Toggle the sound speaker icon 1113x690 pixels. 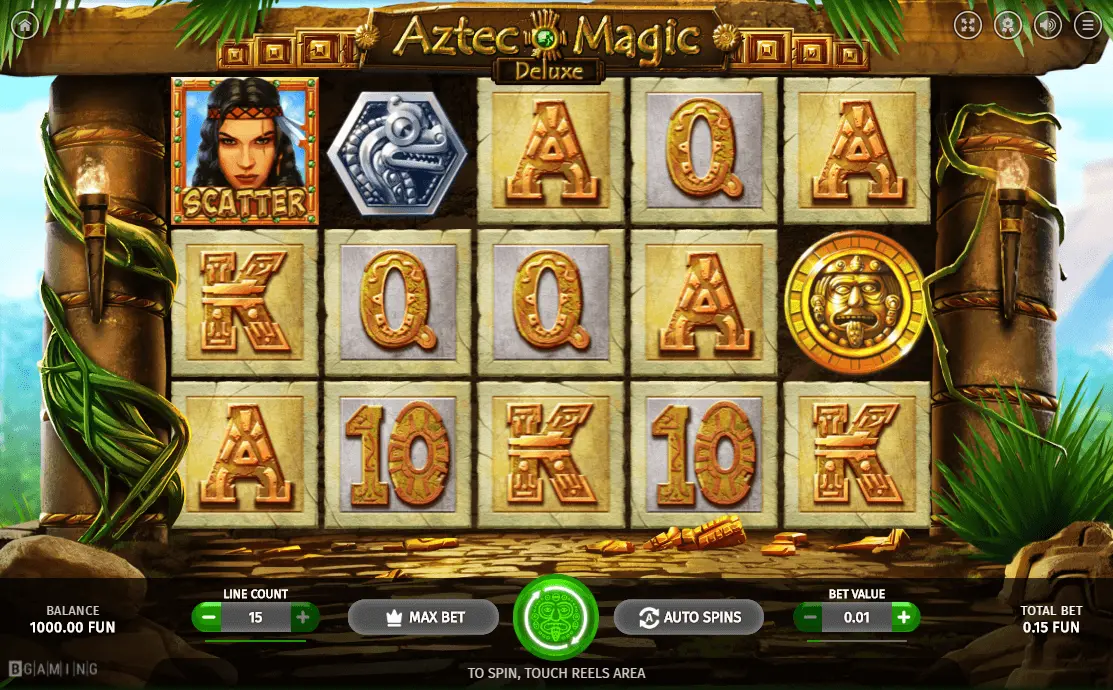click(1048, 25)
